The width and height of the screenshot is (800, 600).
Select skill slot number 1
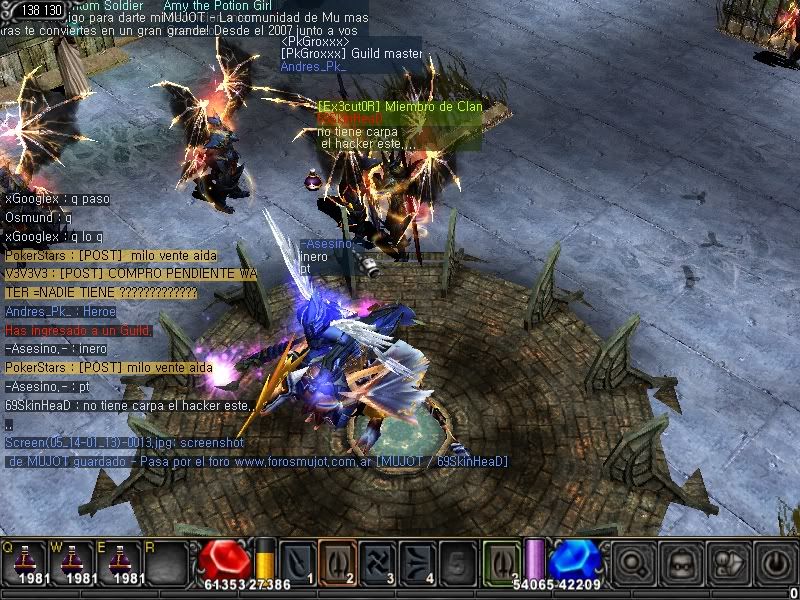(x=297, y=560)
